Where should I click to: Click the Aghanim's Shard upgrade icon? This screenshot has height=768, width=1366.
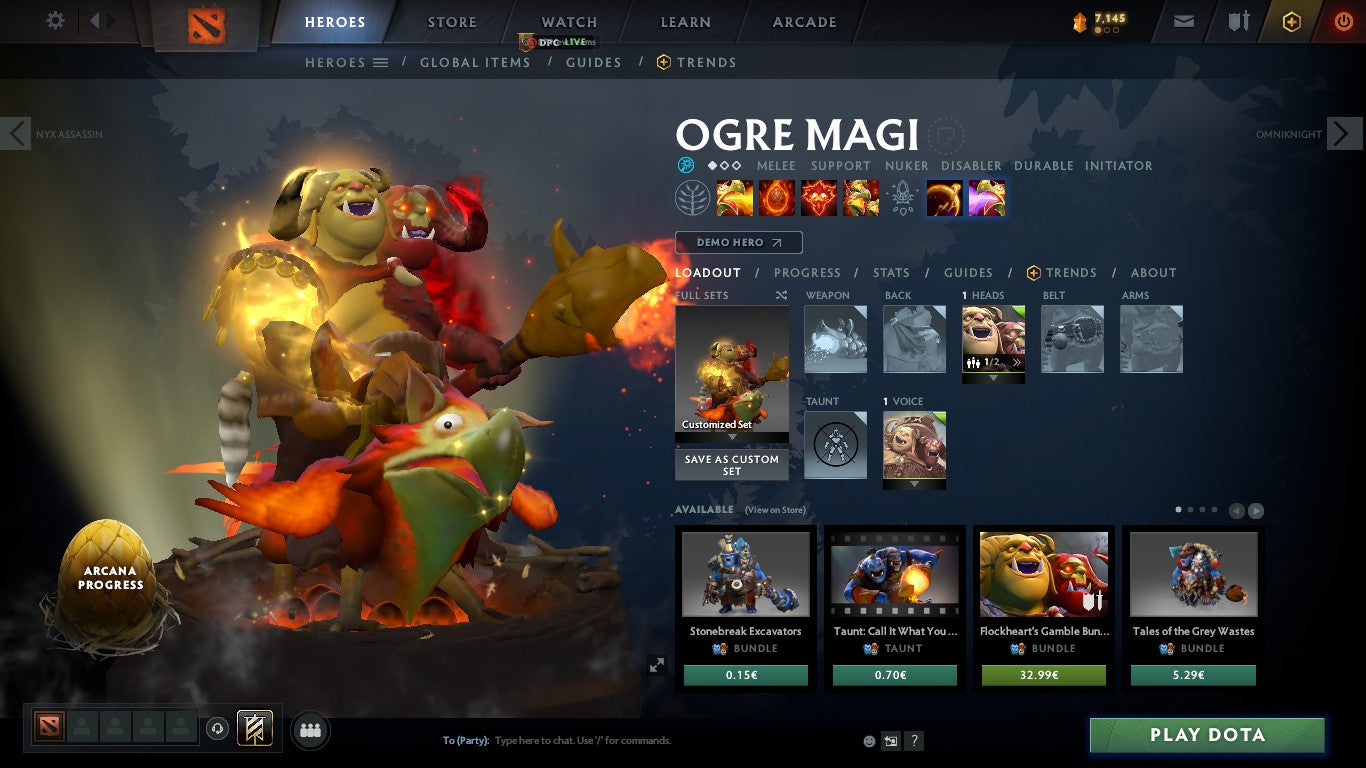coord(903,197)
